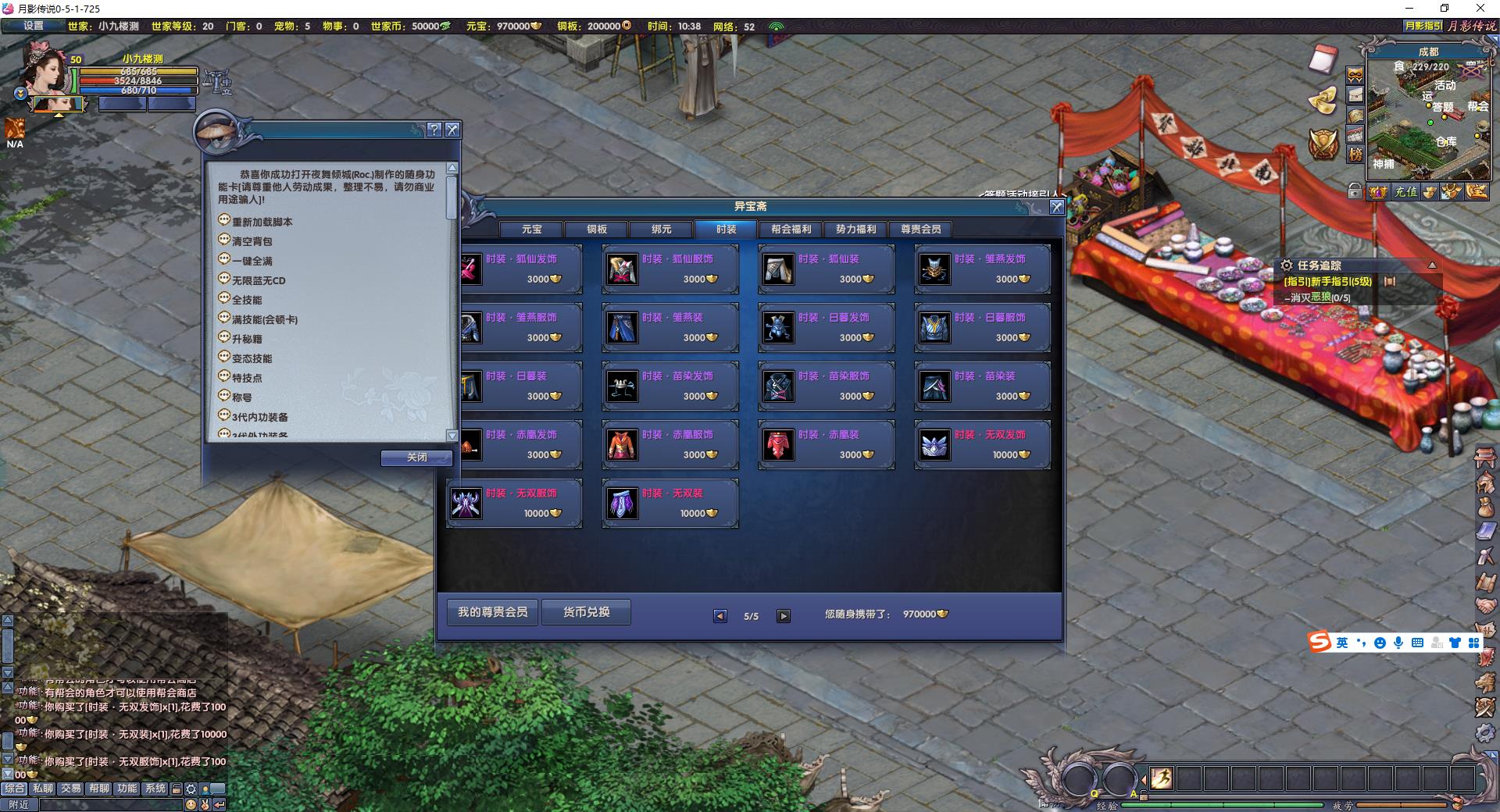This screenshot has height=812, width=1500.
Task: Click the golden mask icon beside the minimap
Action: 1355,77
